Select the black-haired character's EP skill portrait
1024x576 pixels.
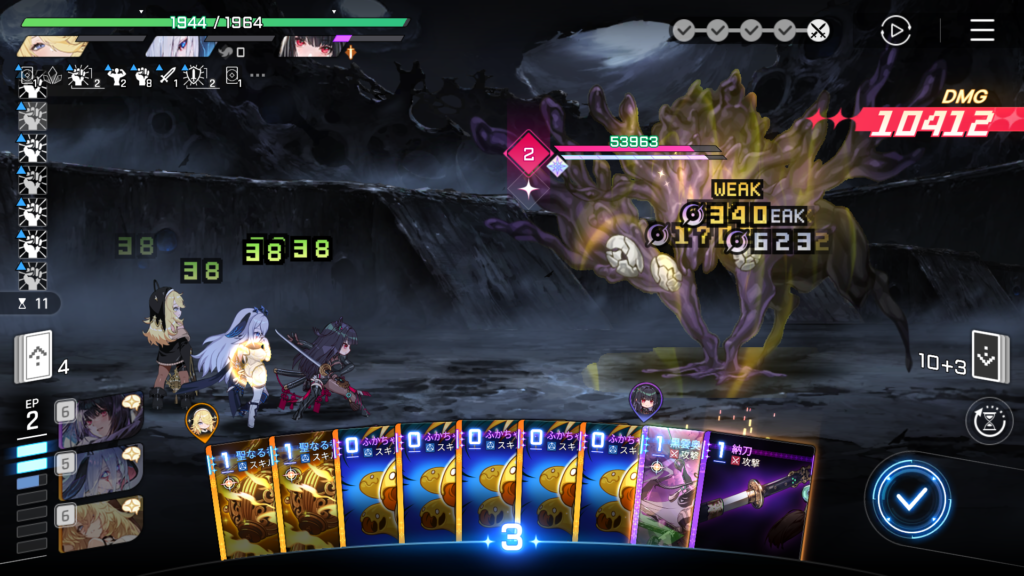point(101,419)
